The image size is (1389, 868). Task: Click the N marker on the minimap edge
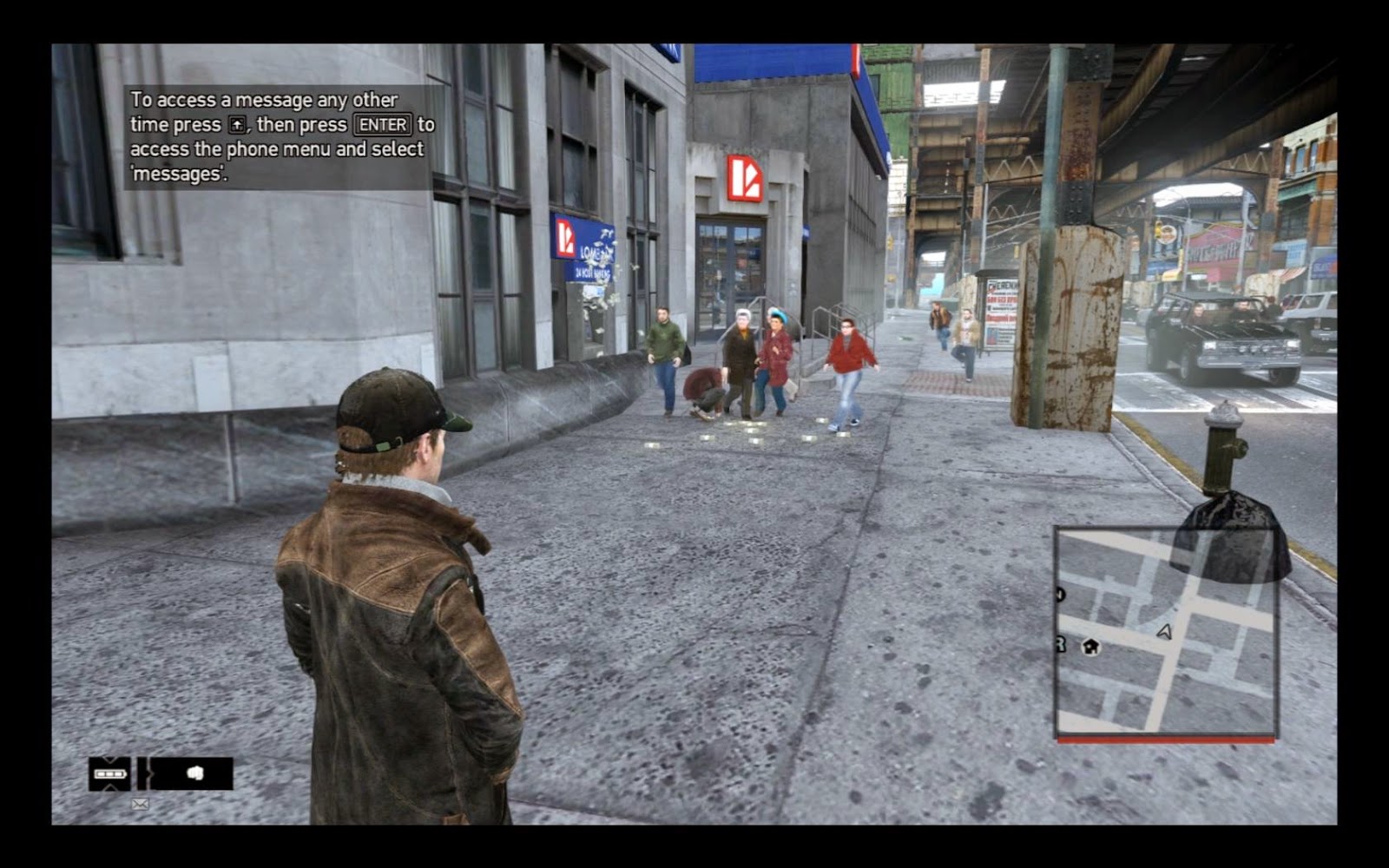pos(1060,595)
